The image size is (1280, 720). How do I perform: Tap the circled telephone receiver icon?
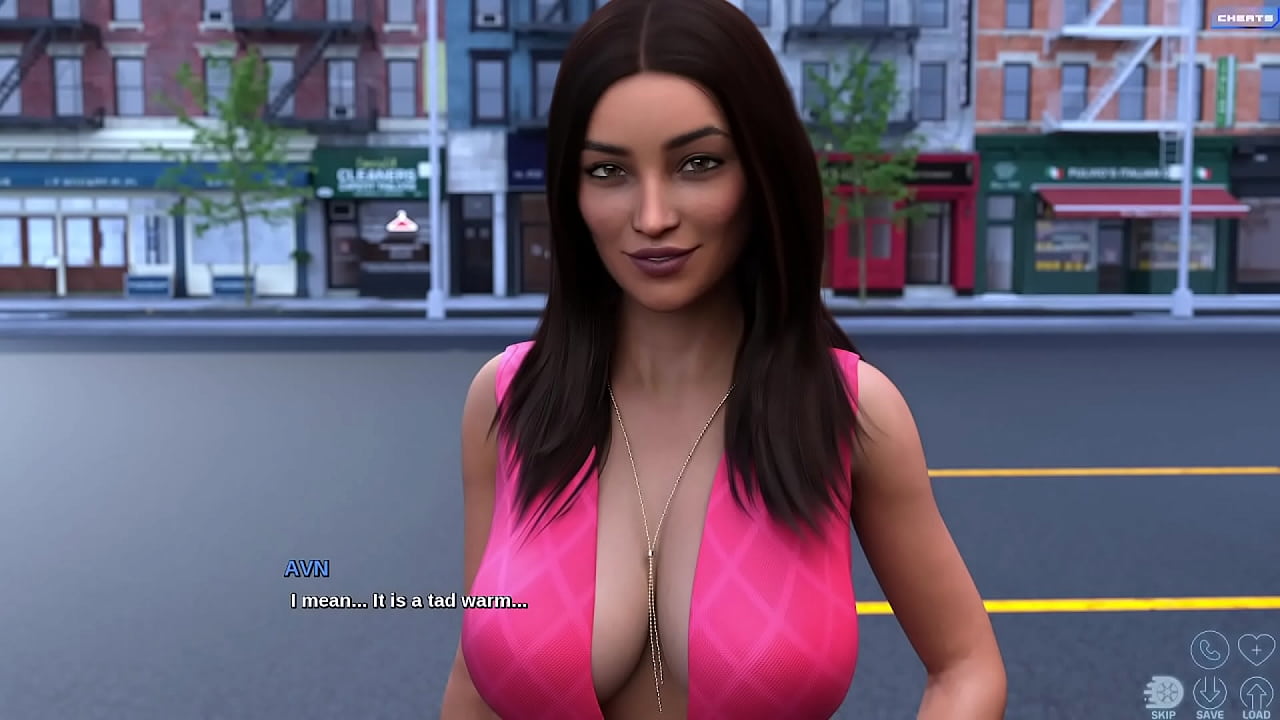click(x=1210, y=650)
